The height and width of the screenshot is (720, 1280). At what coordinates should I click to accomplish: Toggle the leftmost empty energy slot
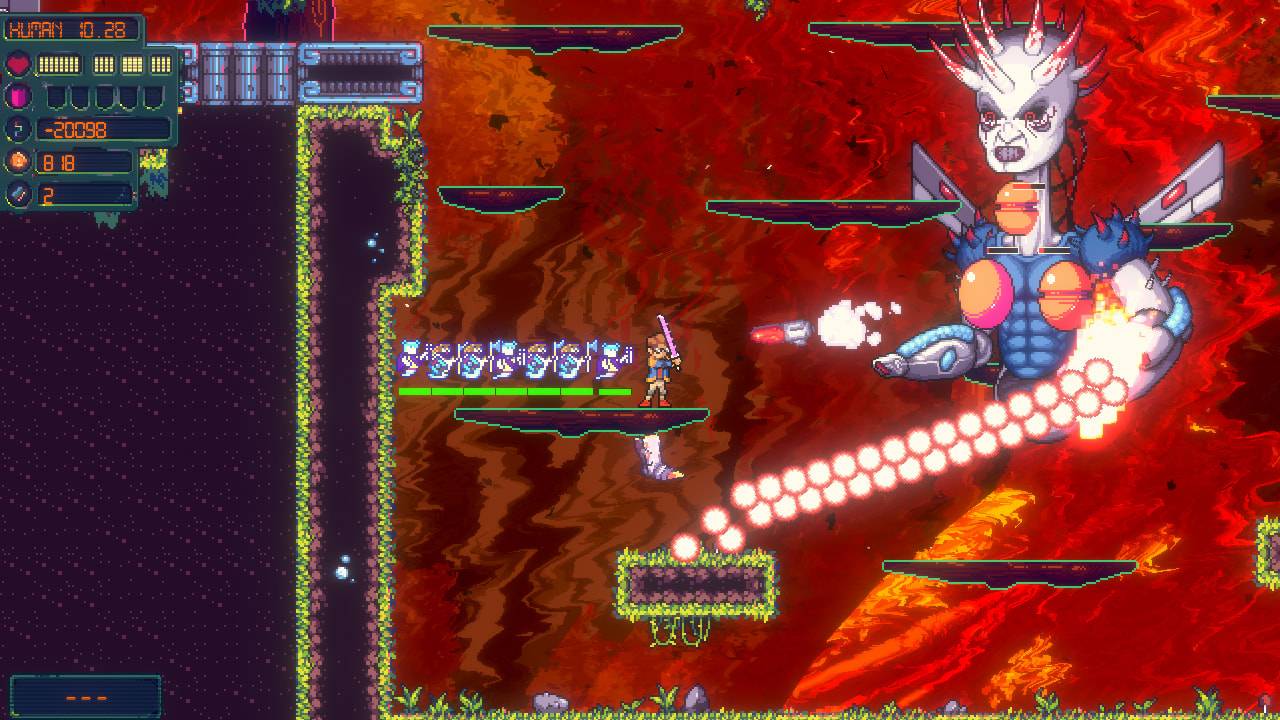(54, 97)
